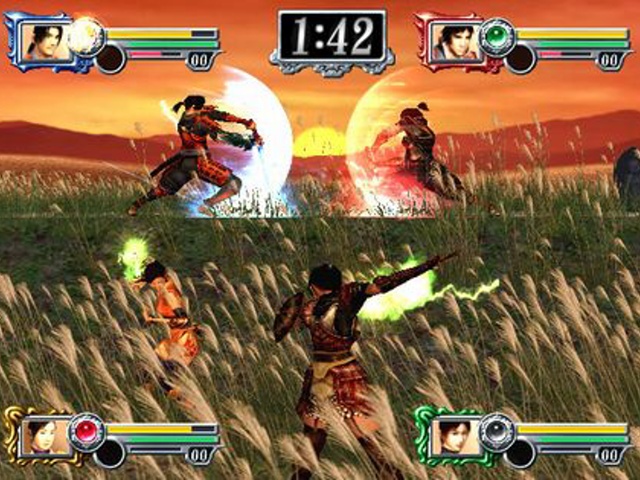
Task: Click the red orb beside the yellow portrait
Action: [86, 430]
